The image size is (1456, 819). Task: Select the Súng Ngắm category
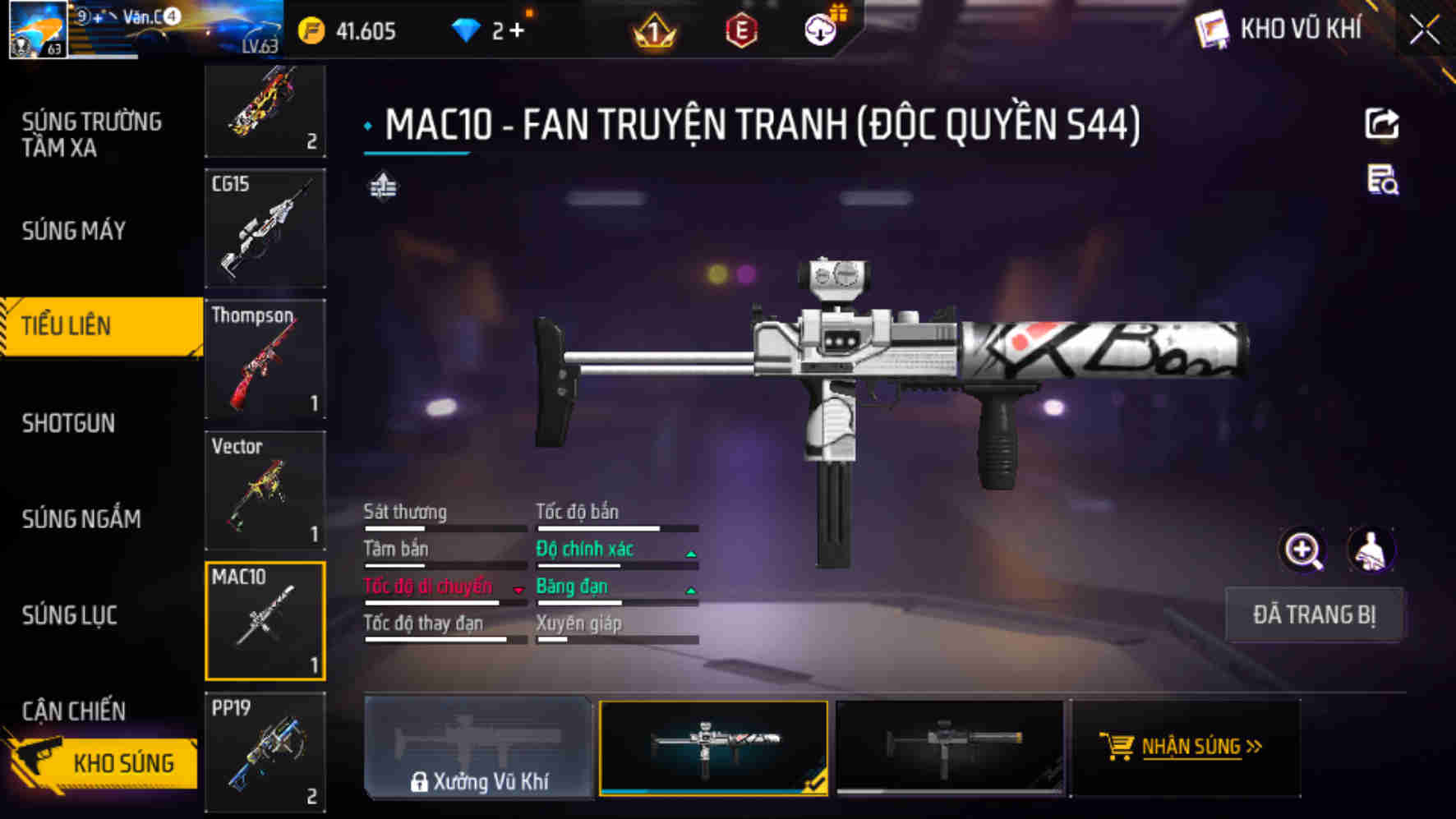click(81, 518)
